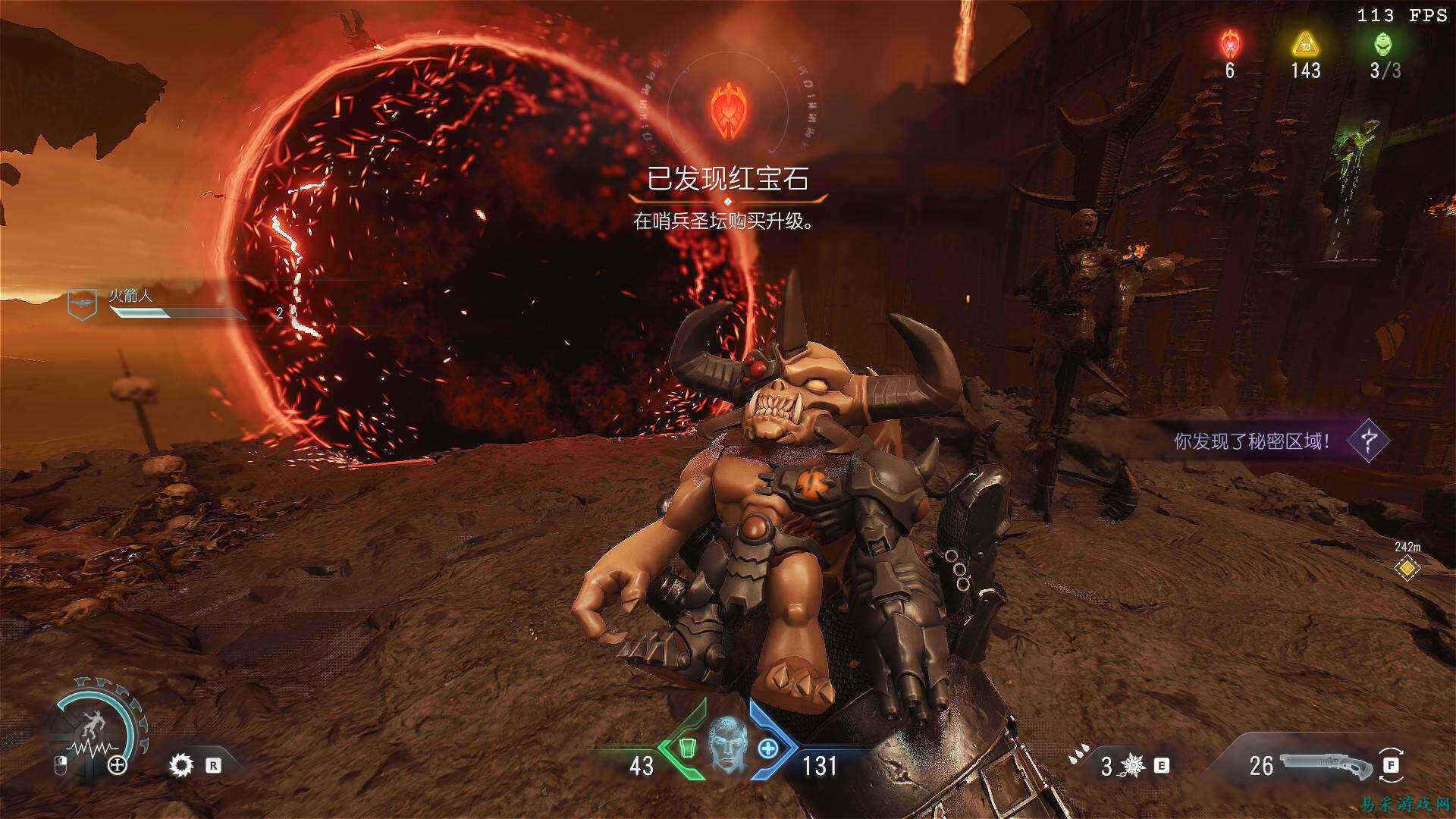
Task: Click the green armor icon
Action: click(x=686, y=748)
